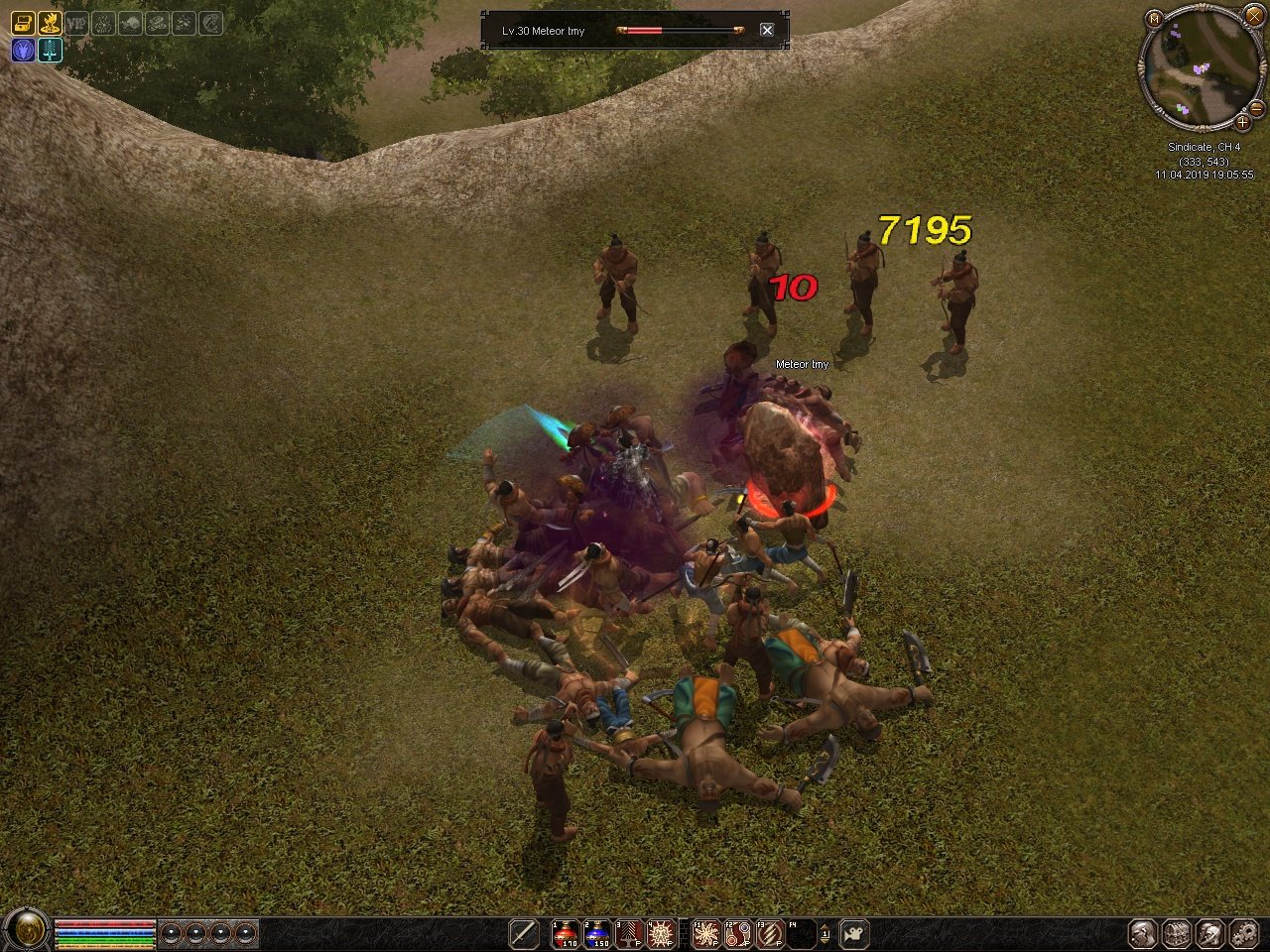Viewport: 1270px width, 952px height.
Task: Click the greyed-out VIP icon
Action: 76,23
